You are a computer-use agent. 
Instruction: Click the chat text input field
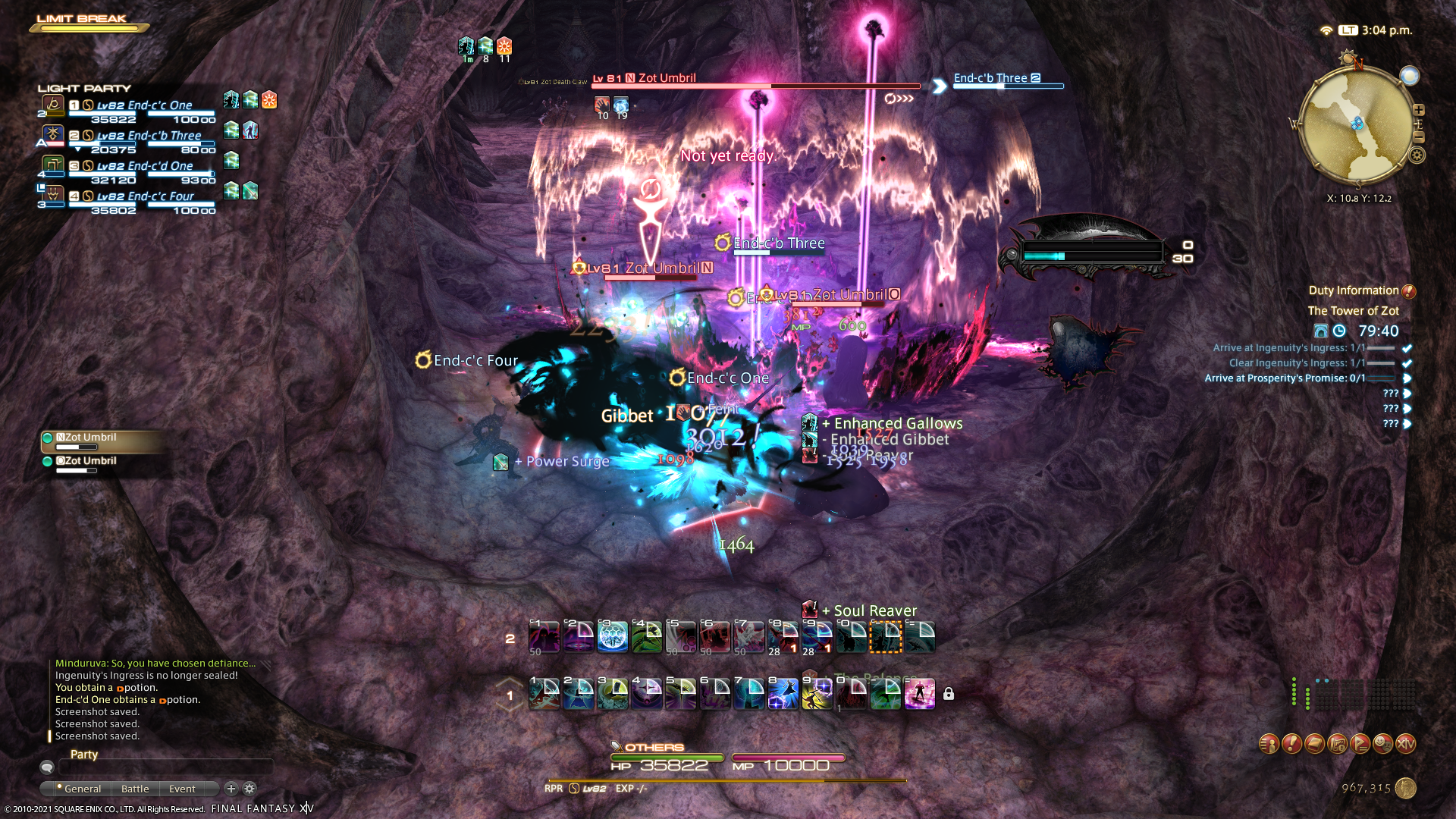point(165,767)
